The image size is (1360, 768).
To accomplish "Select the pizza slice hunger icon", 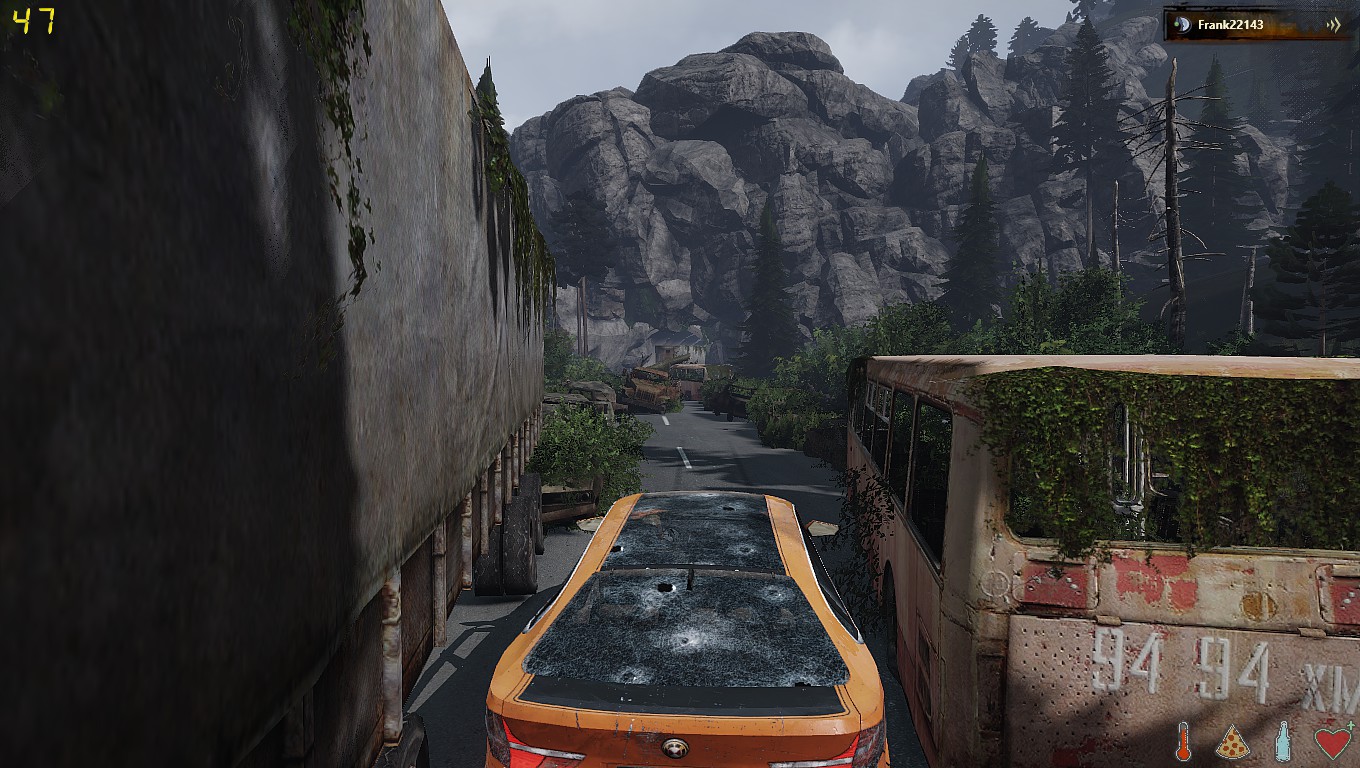I will (1233, 742).
